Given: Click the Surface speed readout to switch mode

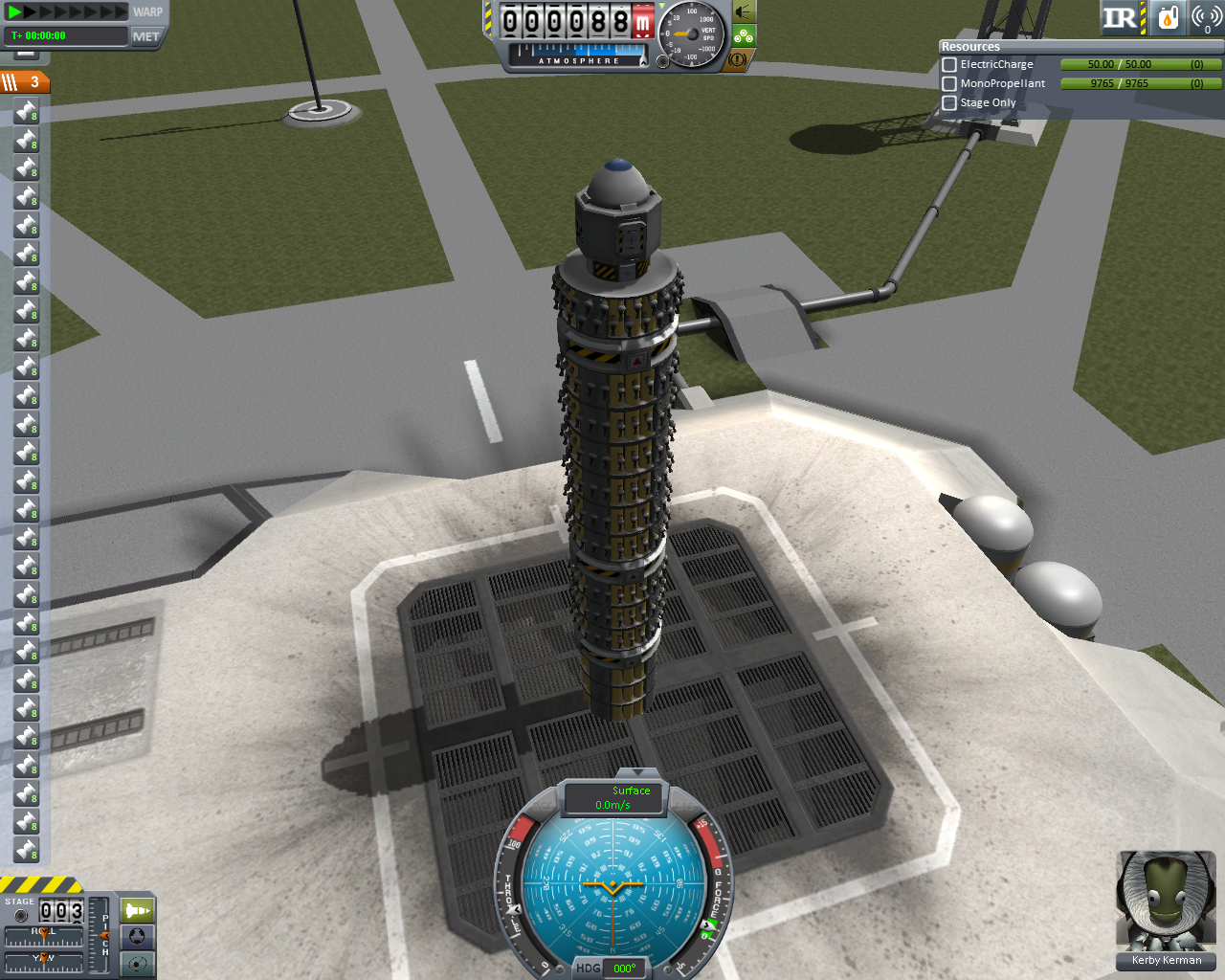Looking at the screenshot, I should 613,797.
